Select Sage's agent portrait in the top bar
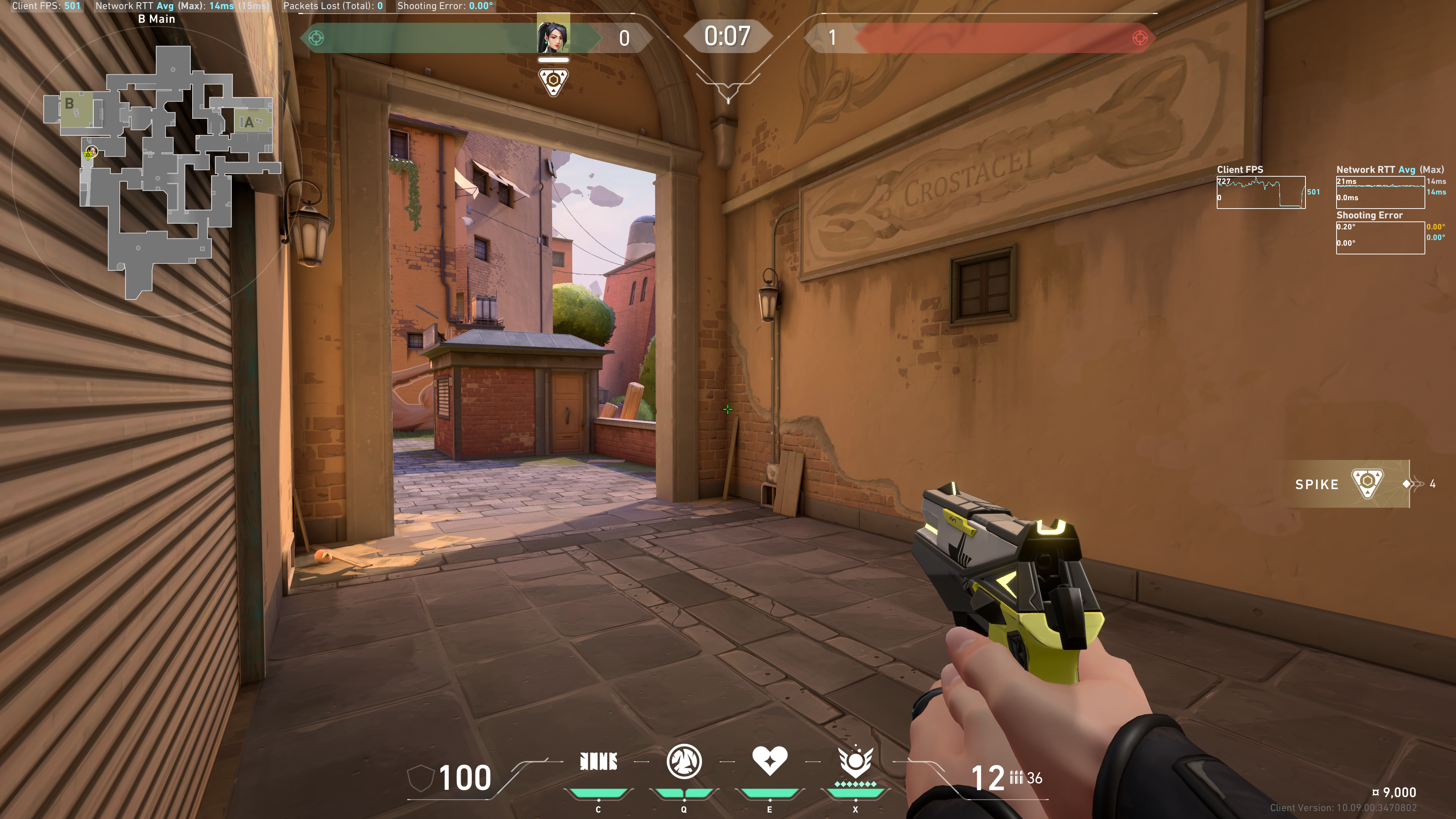This screenshot has width=1456, height=819. pyautogui.click(x=553, y=35)
